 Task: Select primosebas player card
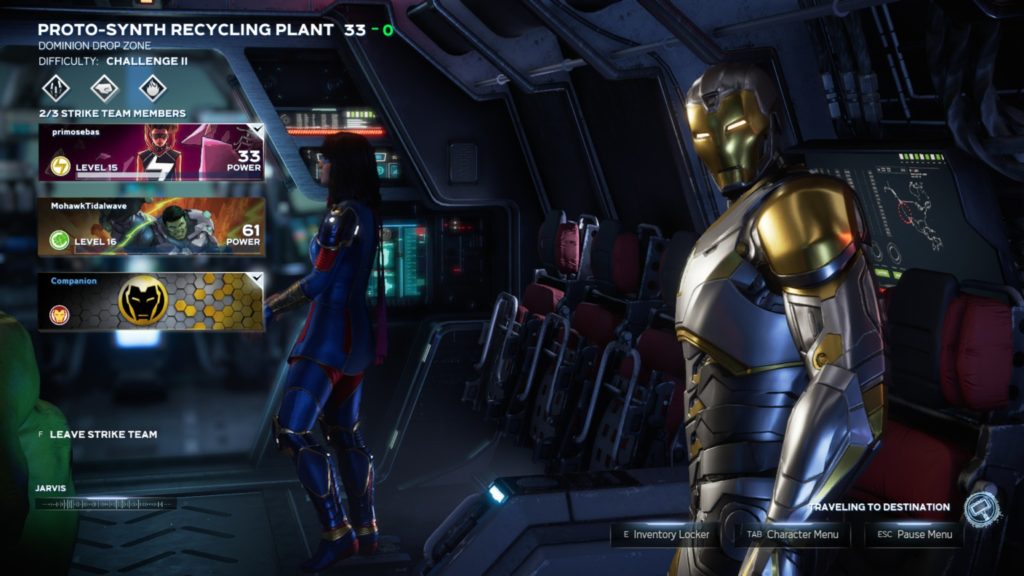coord(151,152)
